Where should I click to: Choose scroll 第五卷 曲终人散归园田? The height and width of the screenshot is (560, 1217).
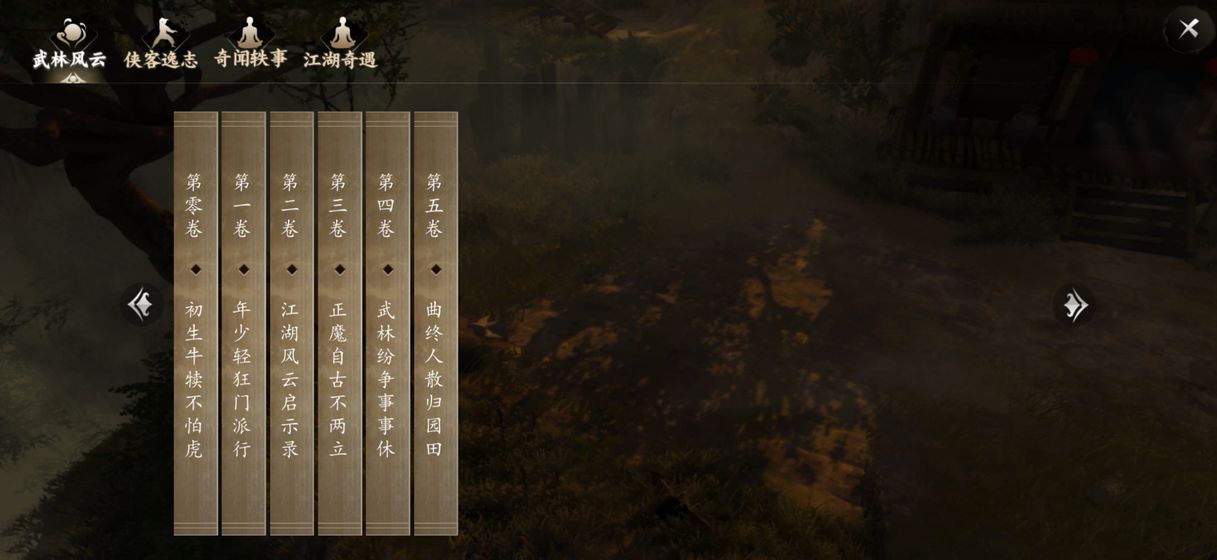[435, 323]
